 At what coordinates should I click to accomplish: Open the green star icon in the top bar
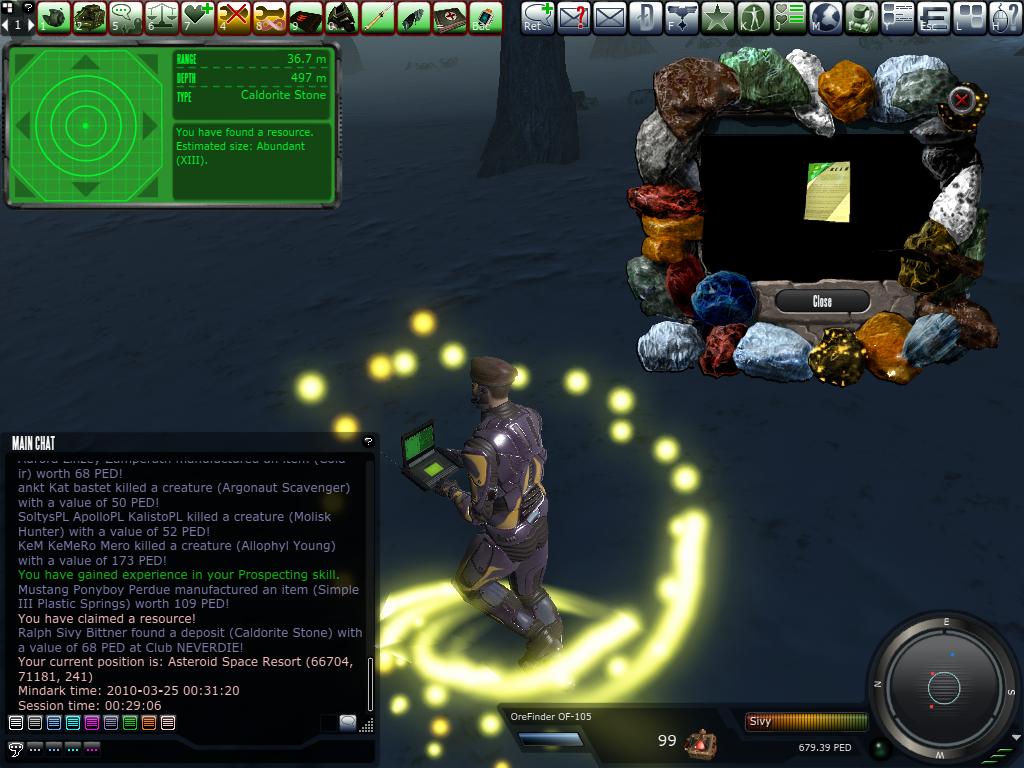pos(717,16)
